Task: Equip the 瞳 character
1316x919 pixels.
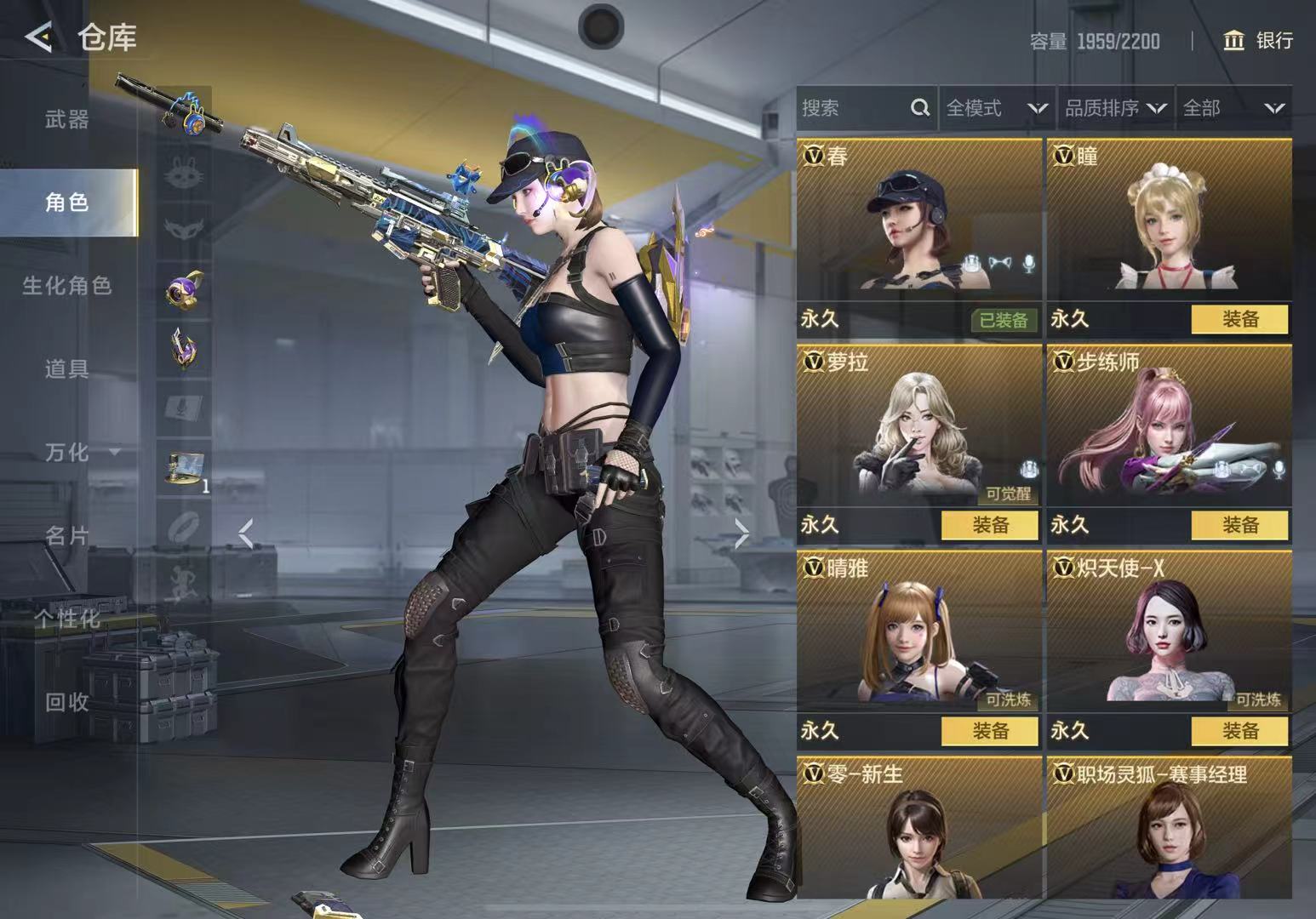Action: pos(1239,320)
